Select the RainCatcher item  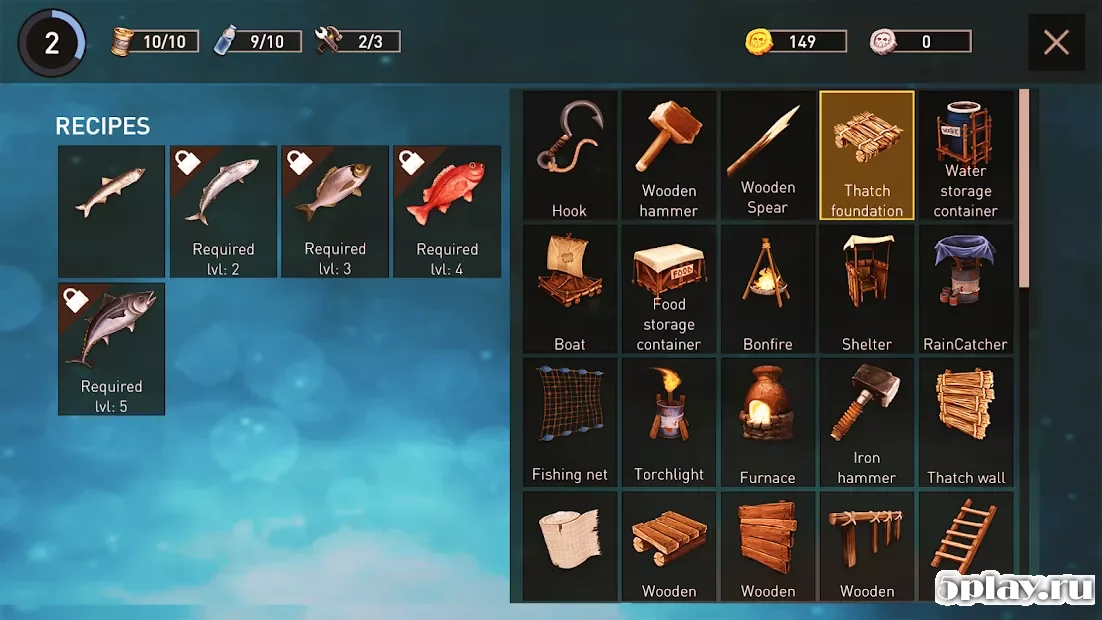(x=966, y=289)
